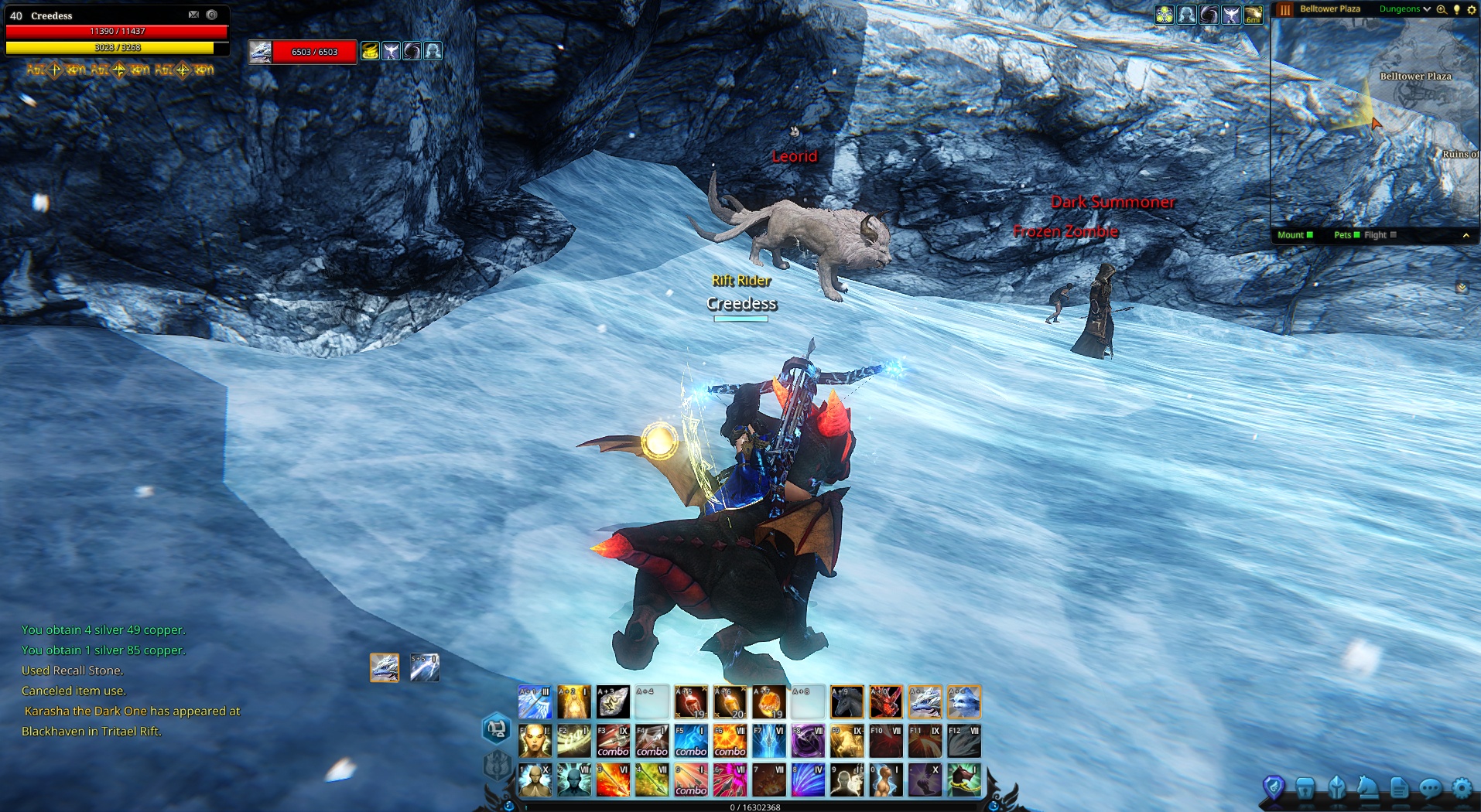
Task: Use the red potion with 19 charges
Action: pos(691,701)
